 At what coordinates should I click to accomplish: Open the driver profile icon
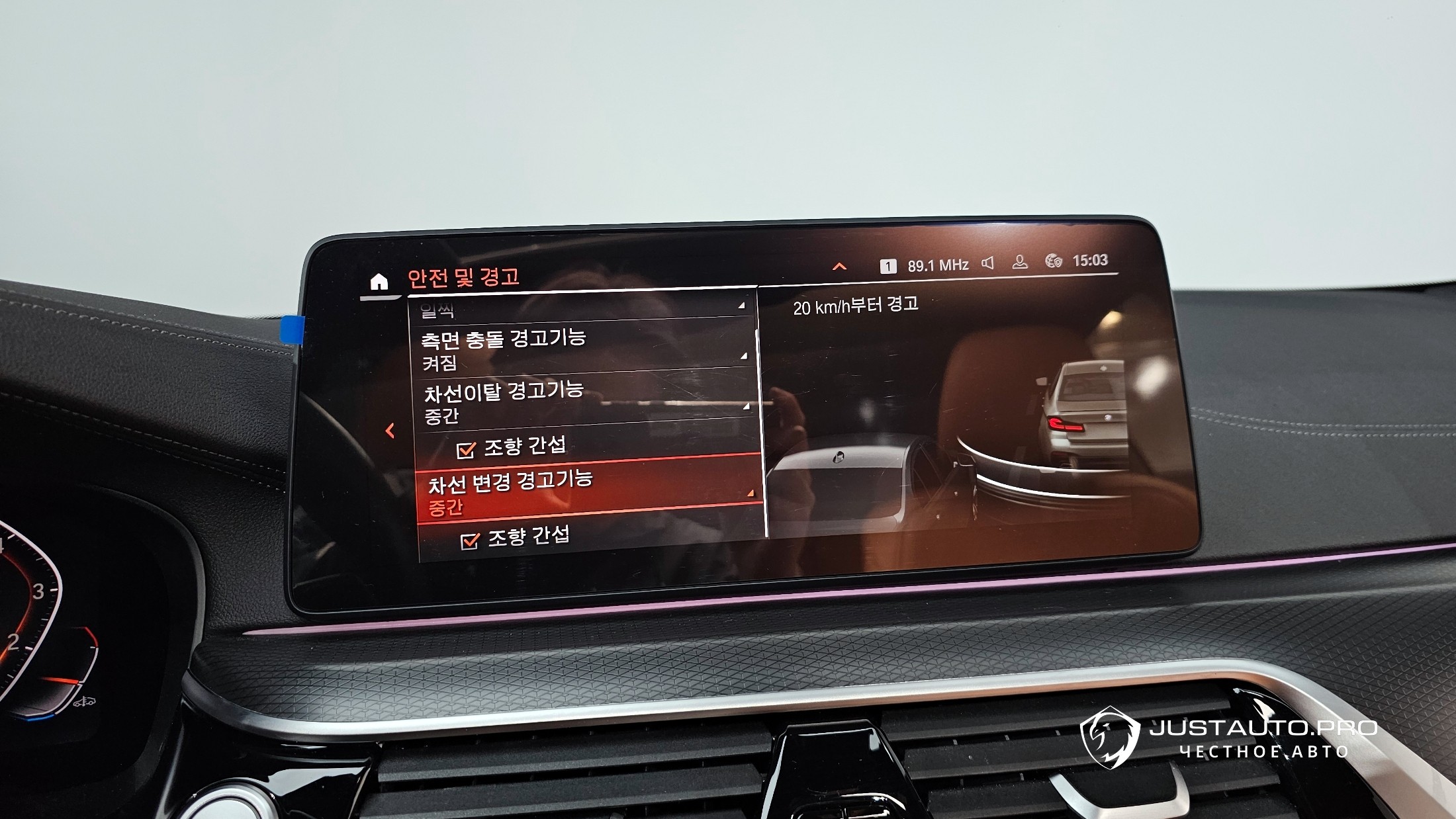click(x=1020, y=262)
